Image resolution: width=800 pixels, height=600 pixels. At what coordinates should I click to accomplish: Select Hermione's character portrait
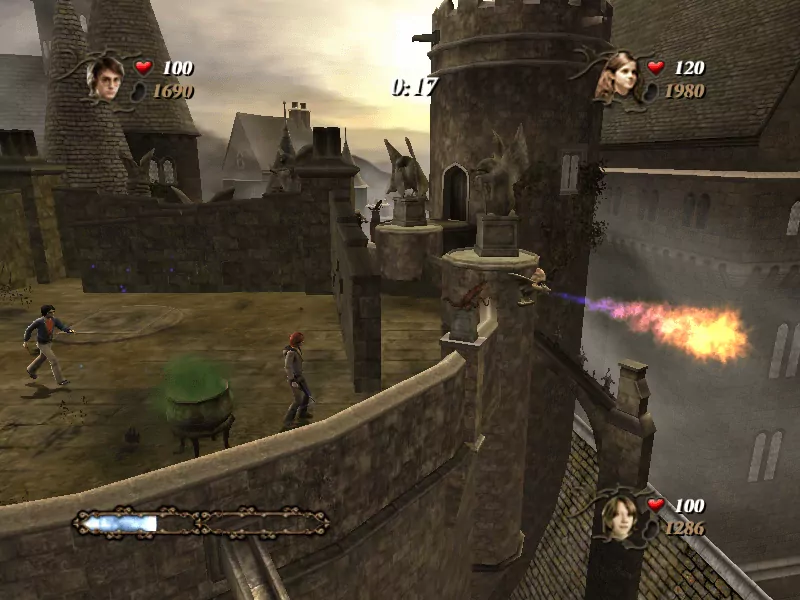pyautogui.click(x=619, y=77)
